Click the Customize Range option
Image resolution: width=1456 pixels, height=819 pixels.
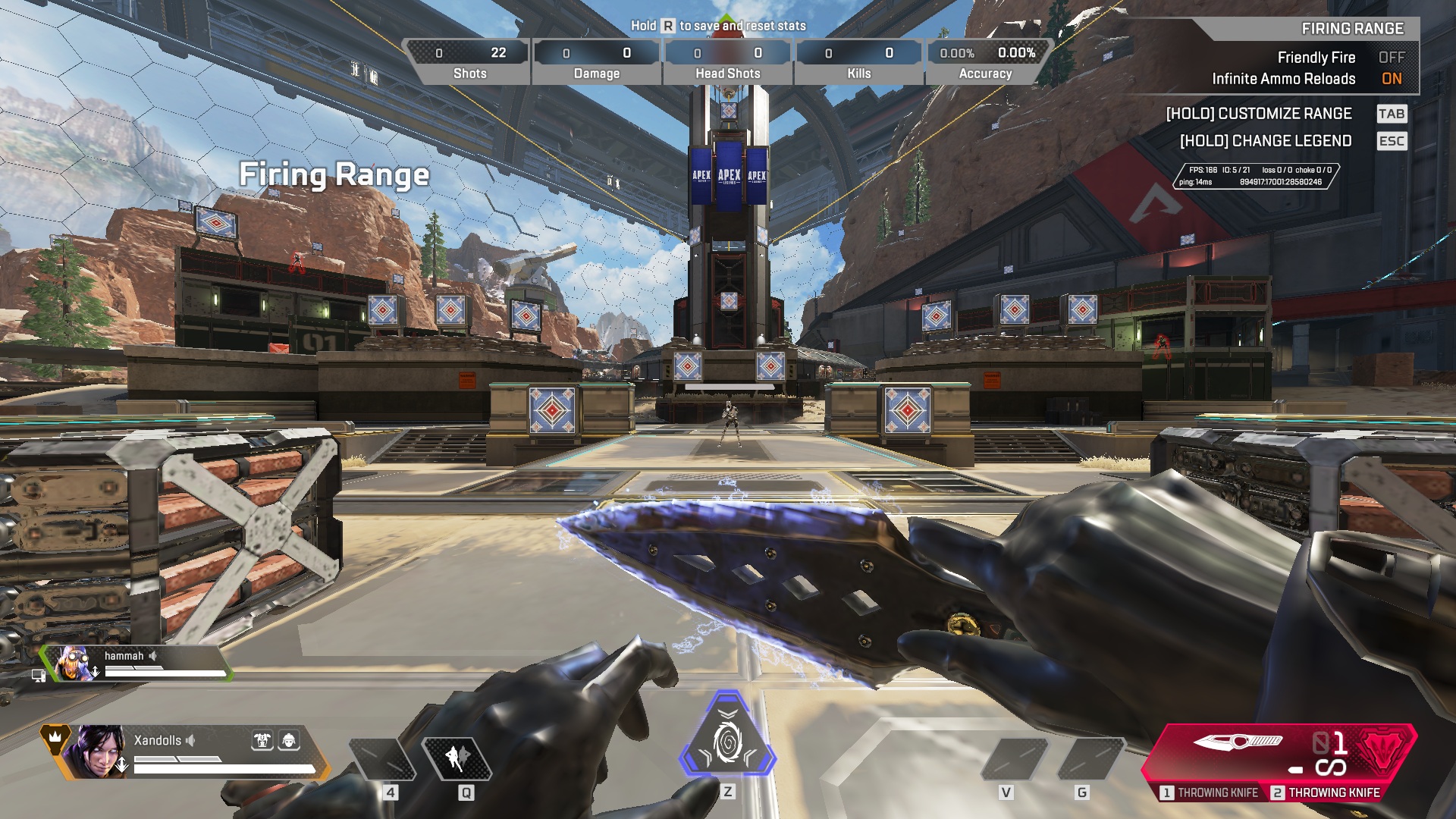point(1259,114)
